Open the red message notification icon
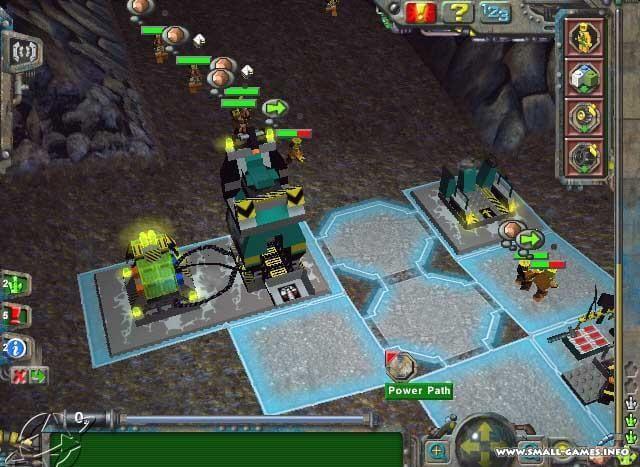Image resolution: width=640 pixels, height=467 pixels. coord(14,317)
